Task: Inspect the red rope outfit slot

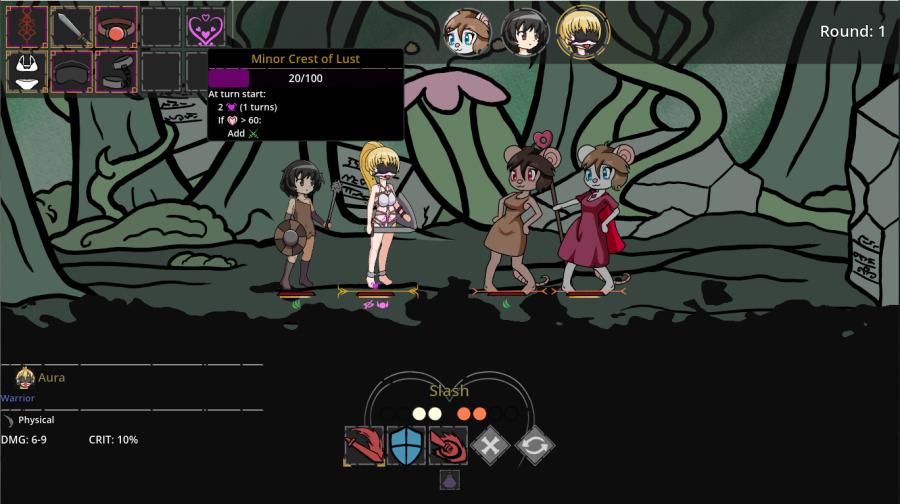Action: pos(27,27)
